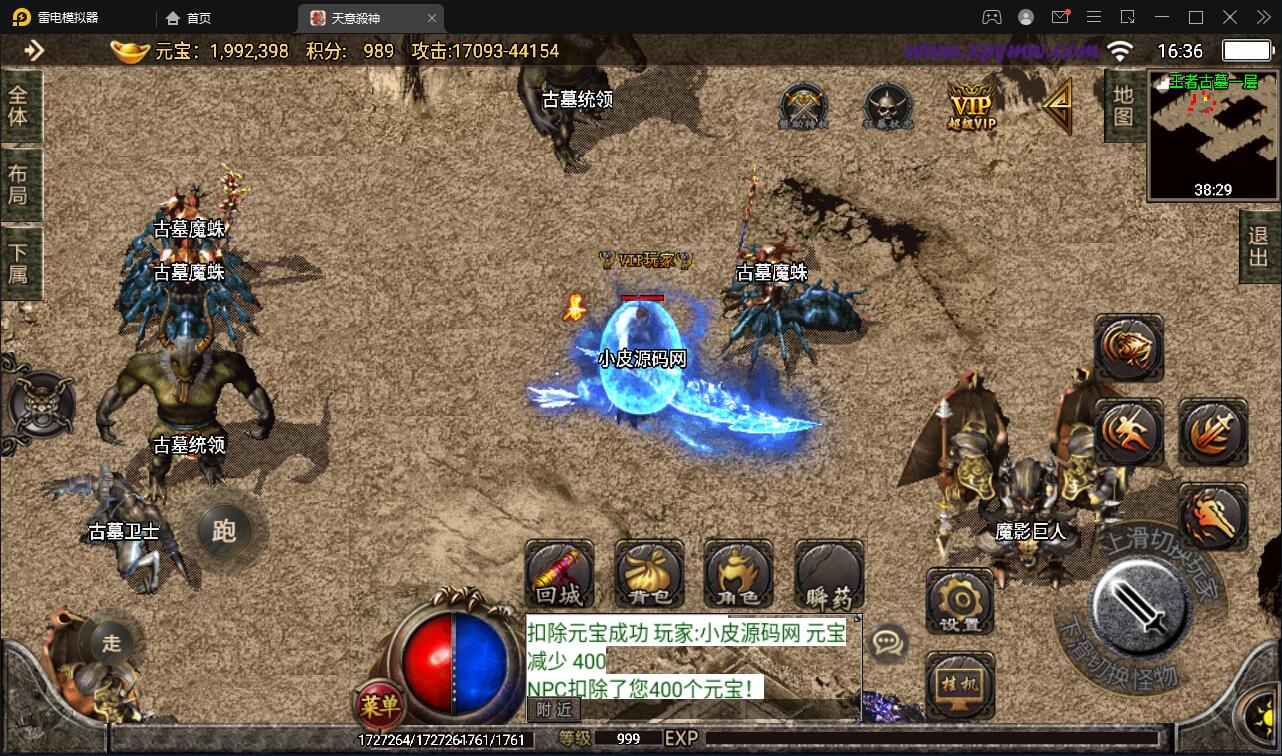The height and width of the screenshot is (756, 1282).
Task: Open the 全体 panel tab
Action: point(19,105)
